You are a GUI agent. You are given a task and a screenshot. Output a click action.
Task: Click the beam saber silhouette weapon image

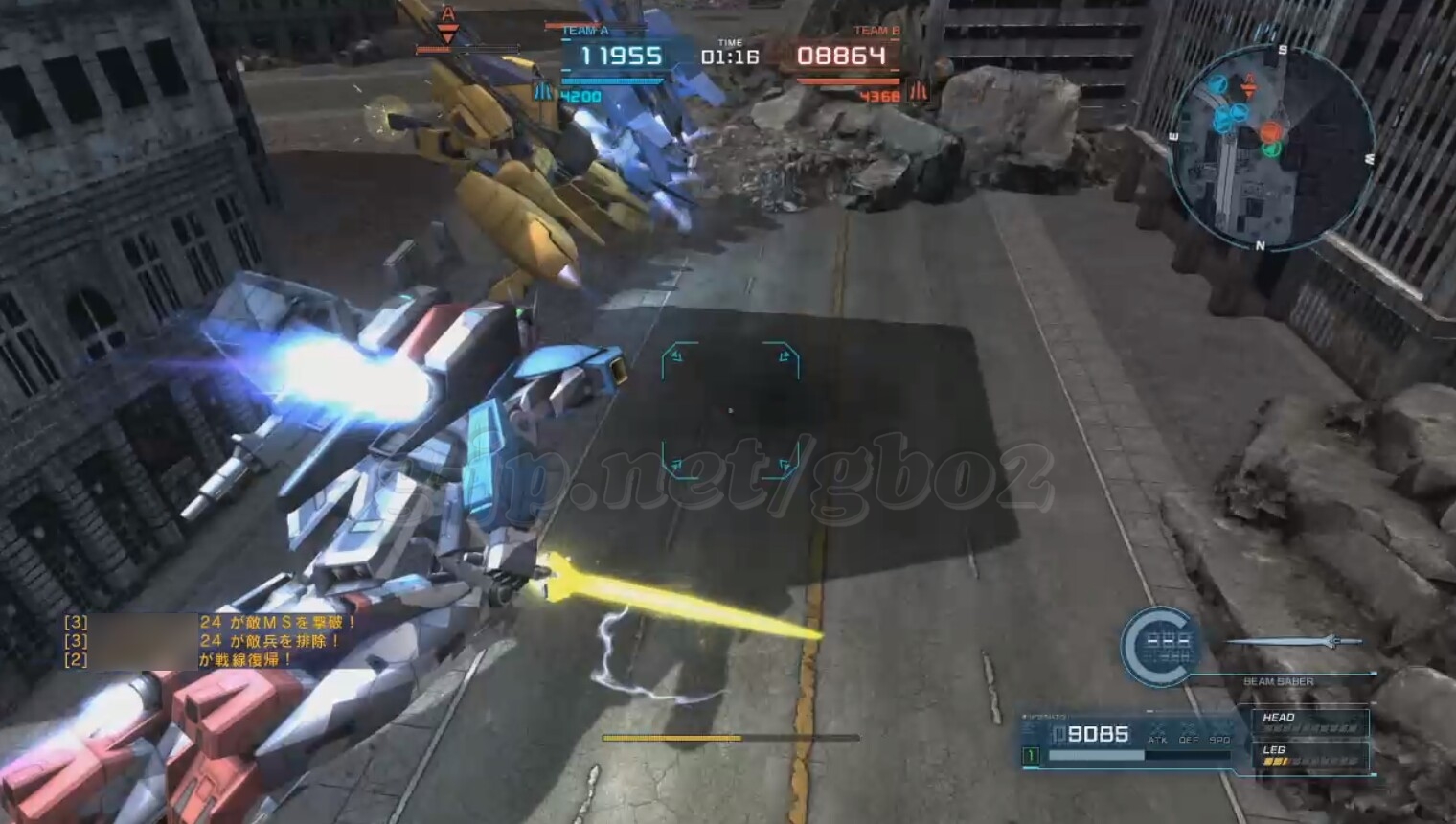click(1295, 641)
